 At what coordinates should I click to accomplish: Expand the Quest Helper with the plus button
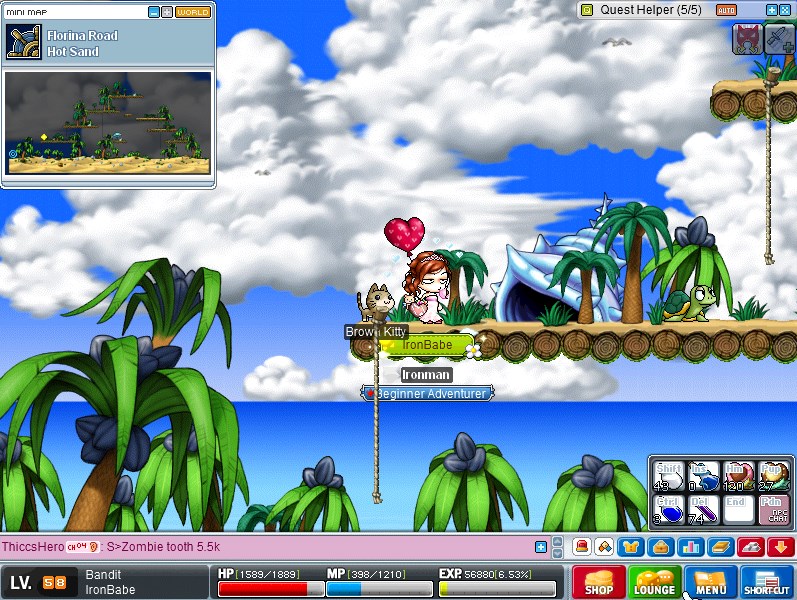coord(771,10)
